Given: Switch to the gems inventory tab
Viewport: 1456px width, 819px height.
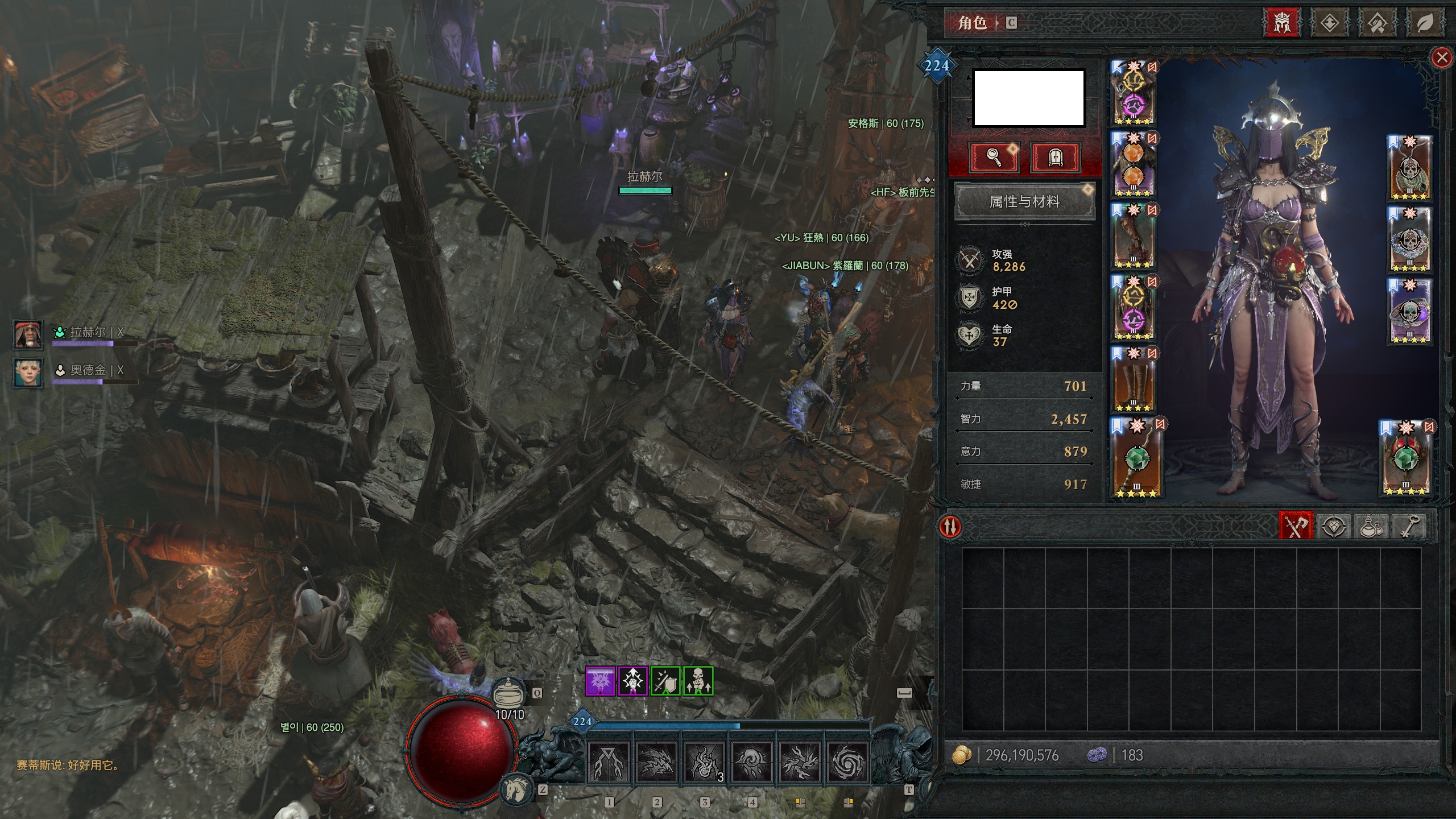Looking at the screenshot, I should (1334, 526).
